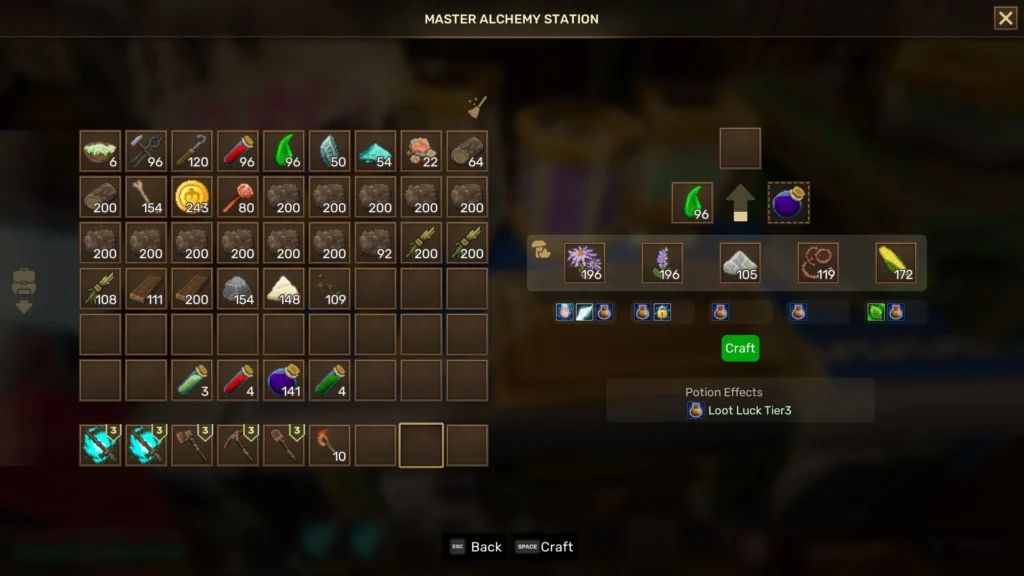Select the teal crystal shard stack of 50

[x=330, y=151]
